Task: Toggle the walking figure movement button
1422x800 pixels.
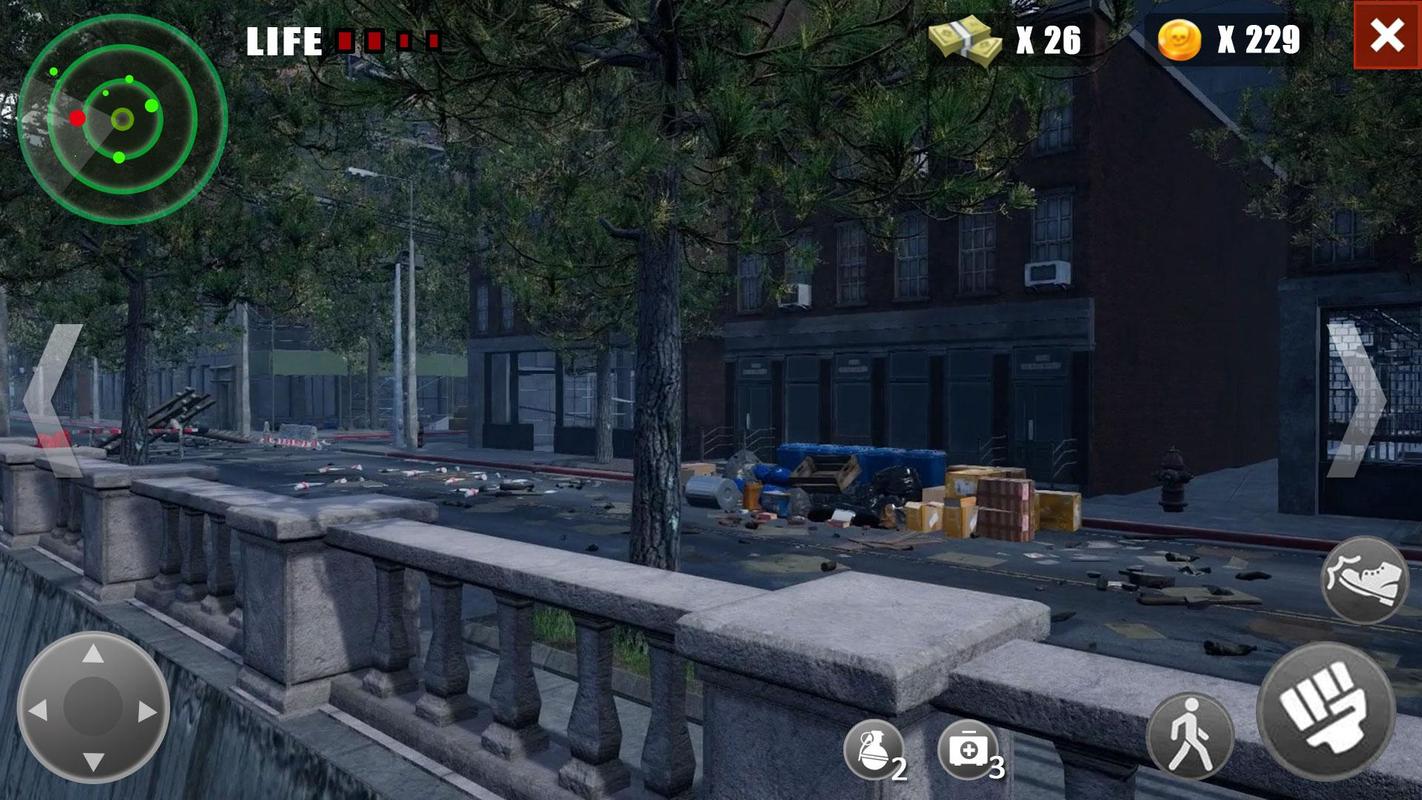Action: point(1190,737)
